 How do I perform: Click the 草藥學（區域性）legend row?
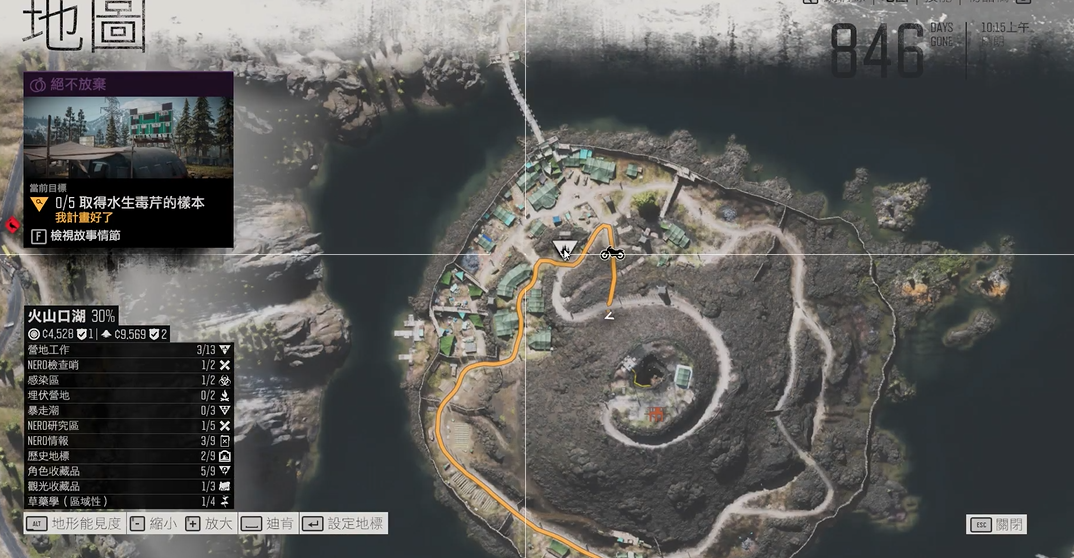[x=129, y=501]
